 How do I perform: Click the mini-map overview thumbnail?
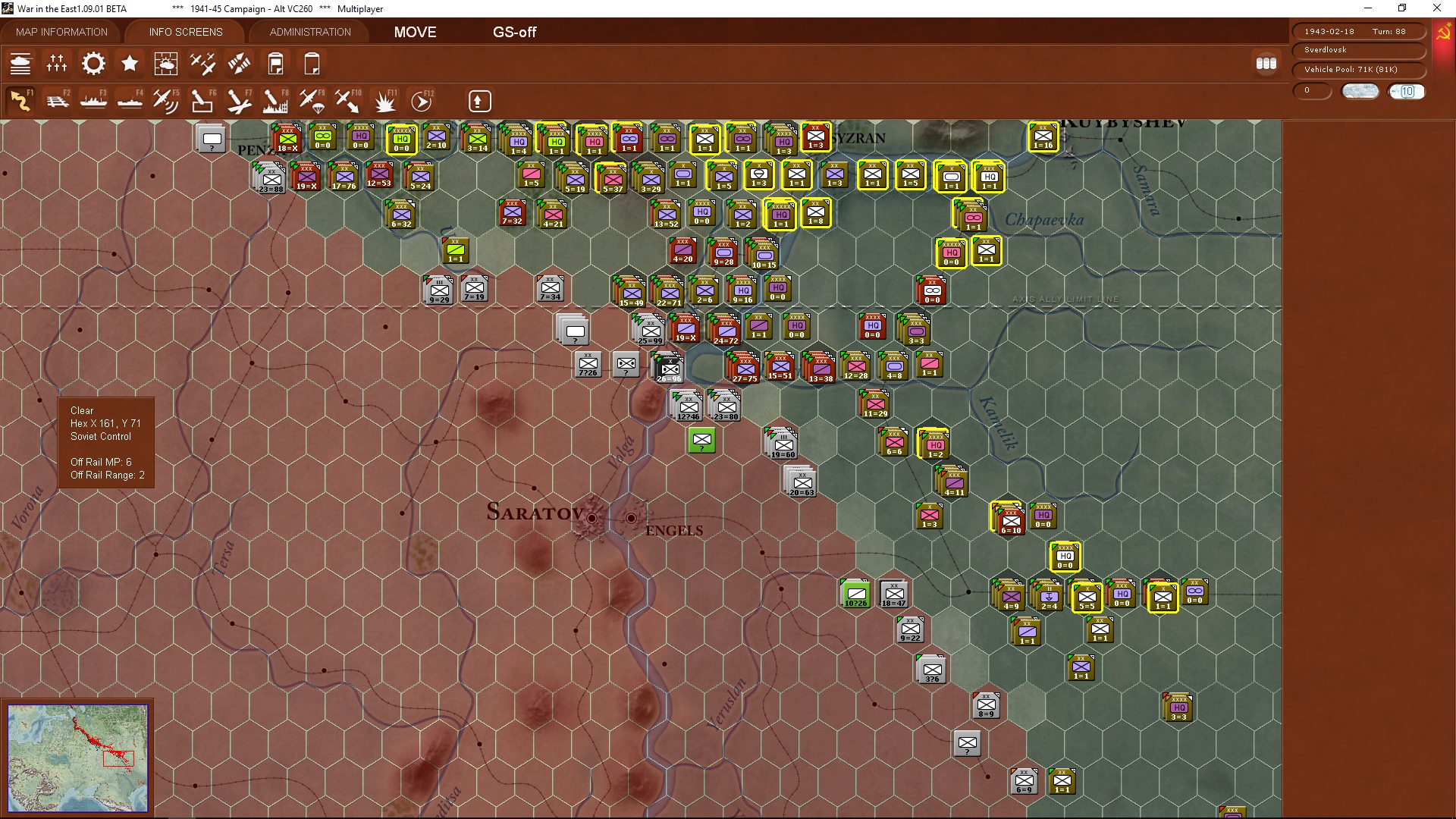point(79,758)
